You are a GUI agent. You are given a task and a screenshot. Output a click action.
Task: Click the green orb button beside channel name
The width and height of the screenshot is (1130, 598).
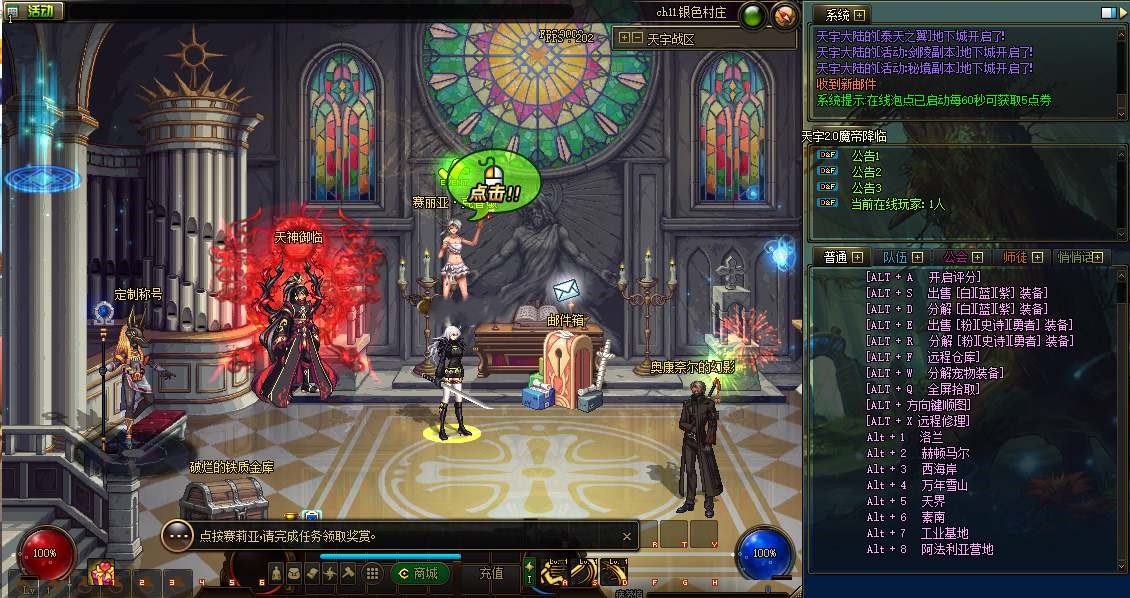[754, 14]
